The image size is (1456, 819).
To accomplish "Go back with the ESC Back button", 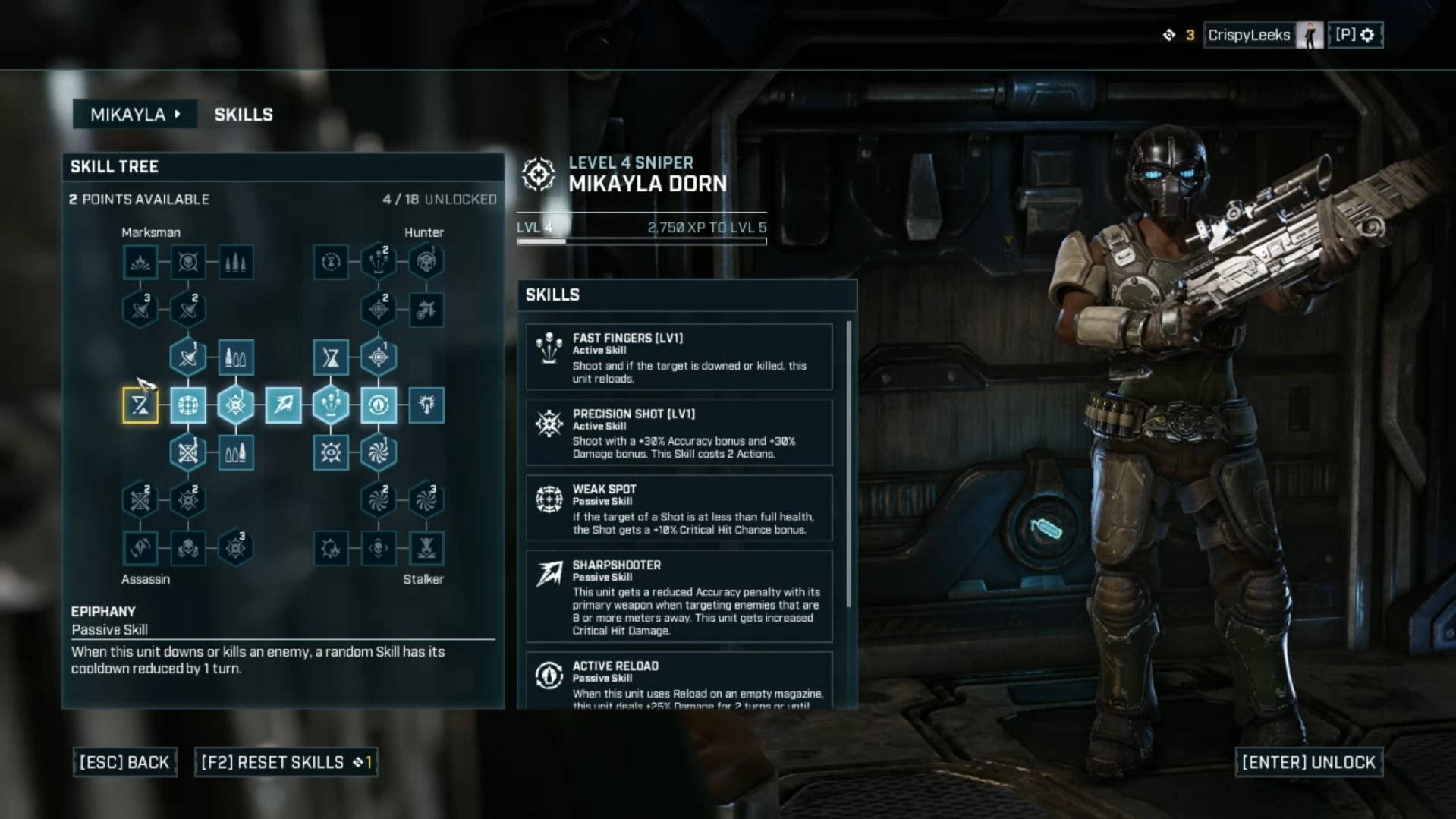I will [124, 762].
